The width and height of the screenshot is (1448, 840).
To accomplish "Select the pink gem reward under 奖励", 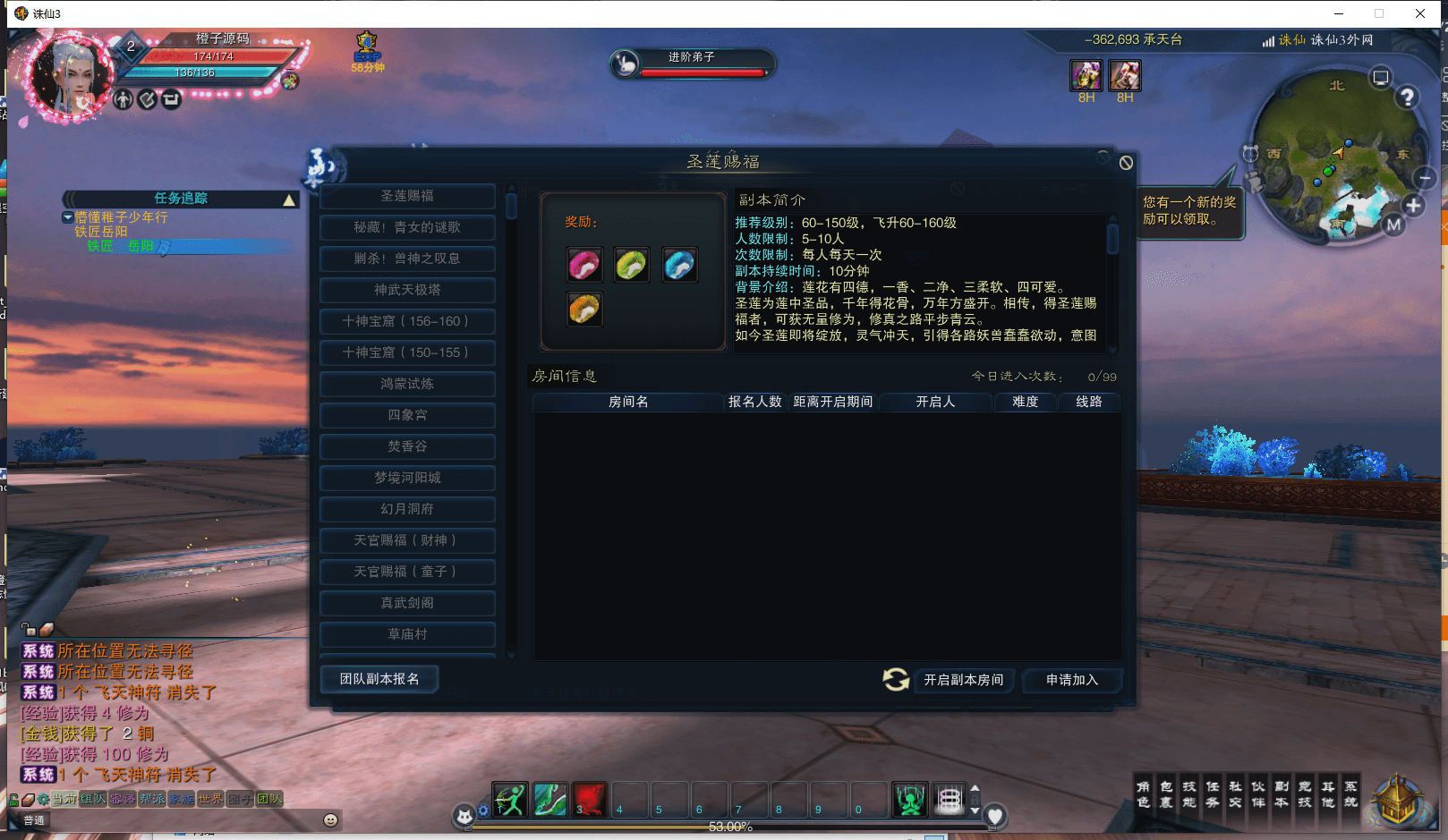I will [x=583, y=265].
